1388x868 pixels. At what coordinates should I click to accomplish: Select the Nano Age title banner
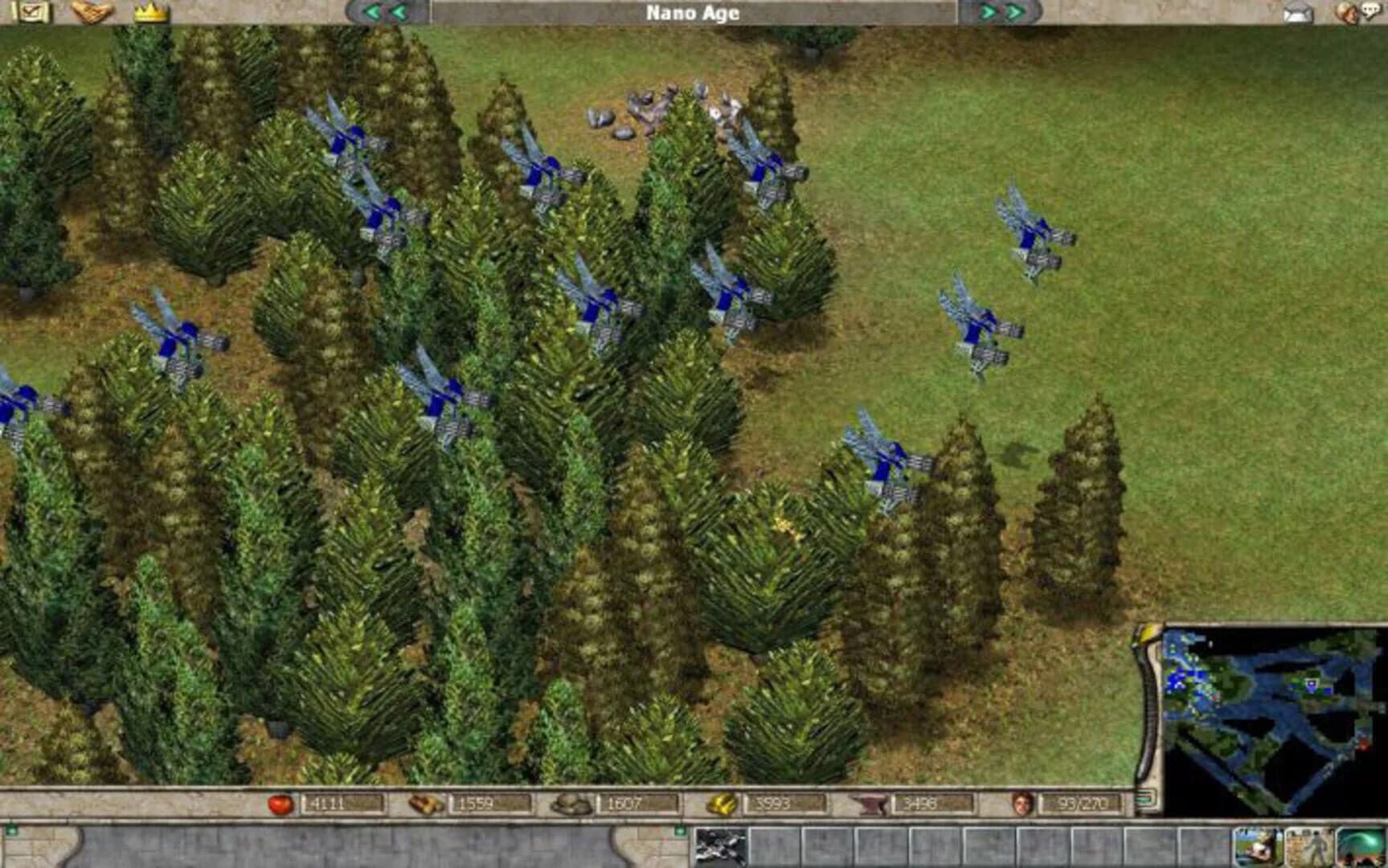coord(693,11)
